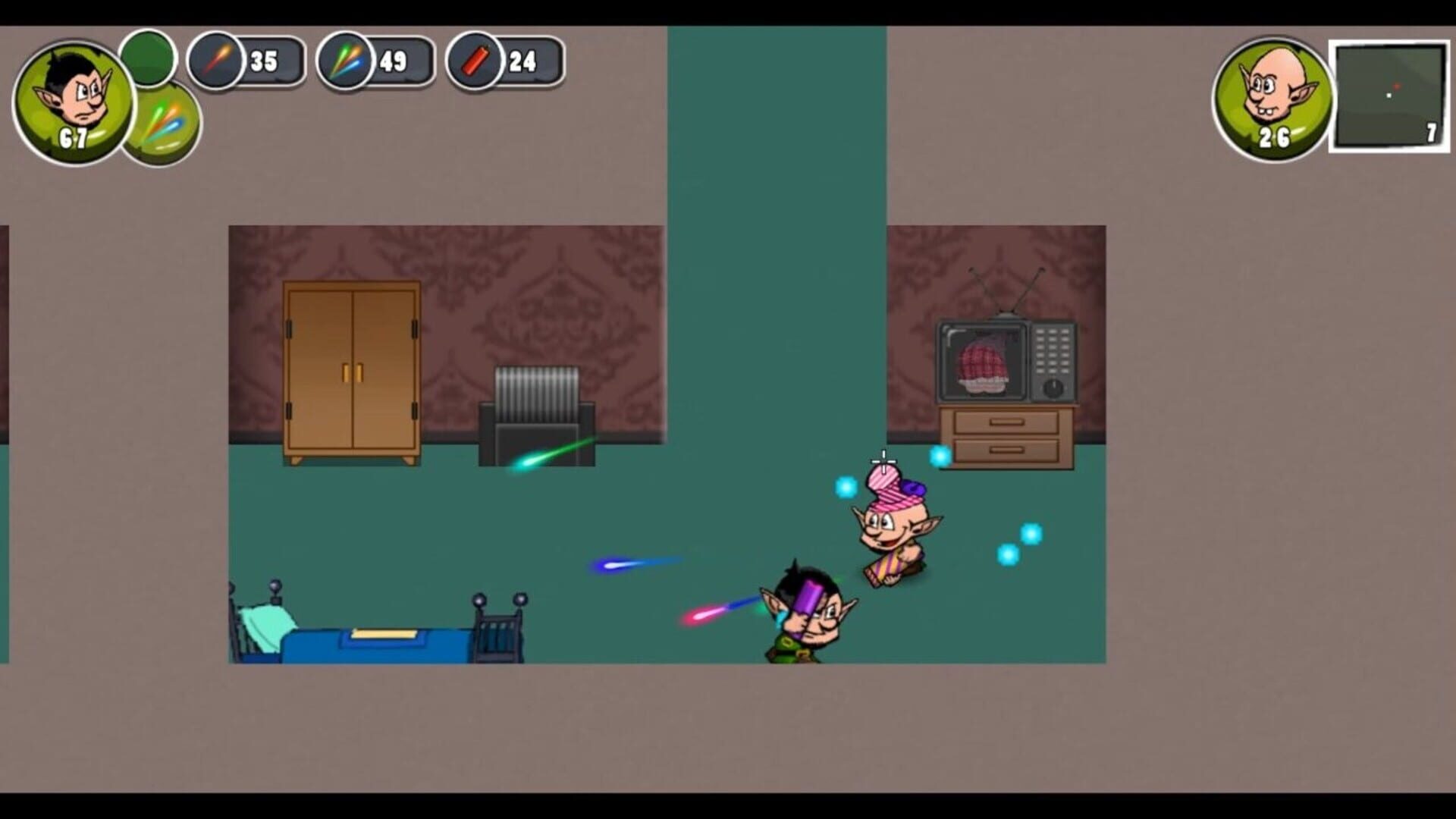The height and width of the screenshot is (819, 1456).
Task: Click the bald elf portrait showing 26
Action: (x=1276, y=95)
